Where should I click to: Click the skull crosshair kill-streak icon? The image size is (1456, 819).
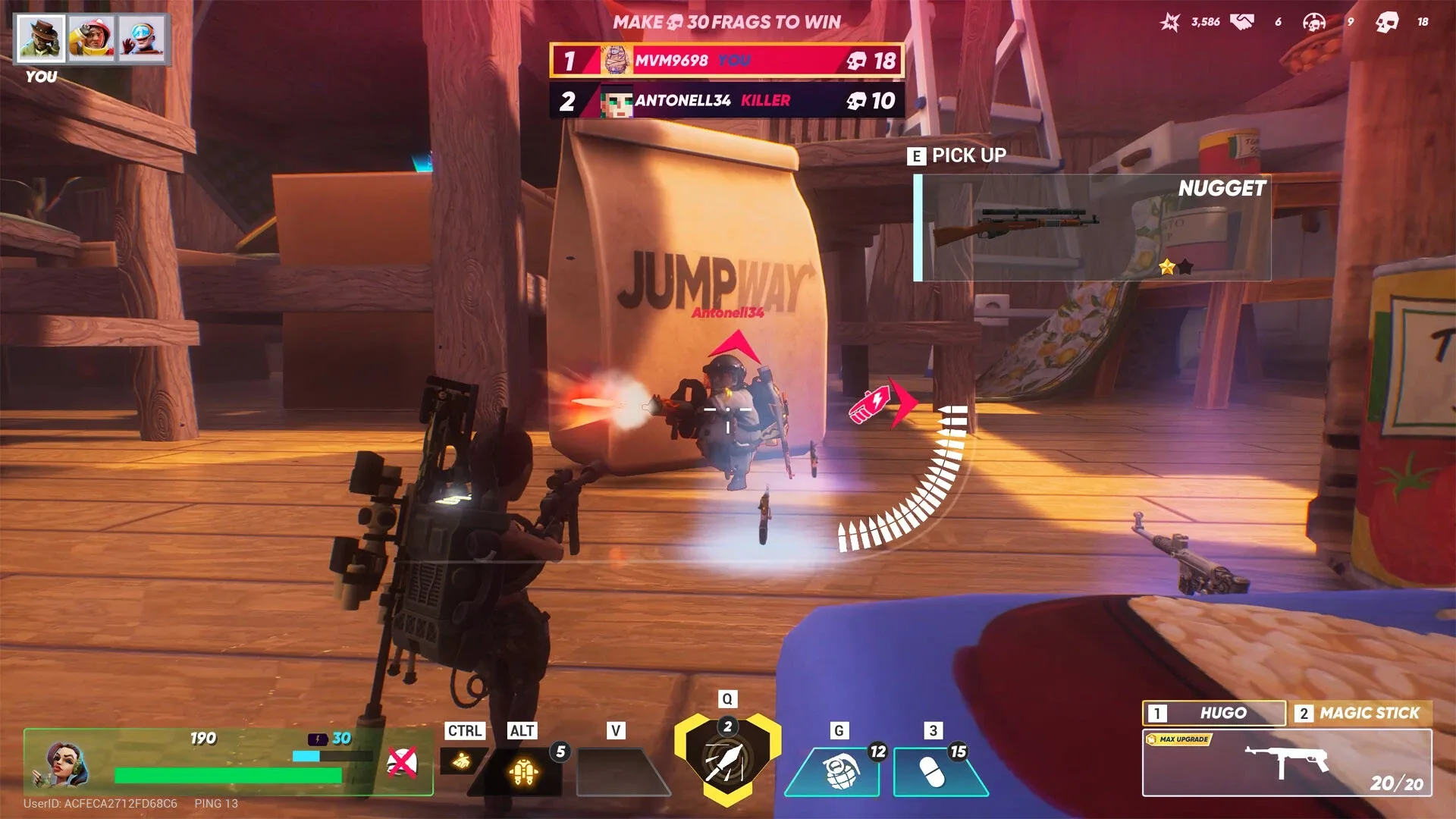click(x=1313, y=21)
